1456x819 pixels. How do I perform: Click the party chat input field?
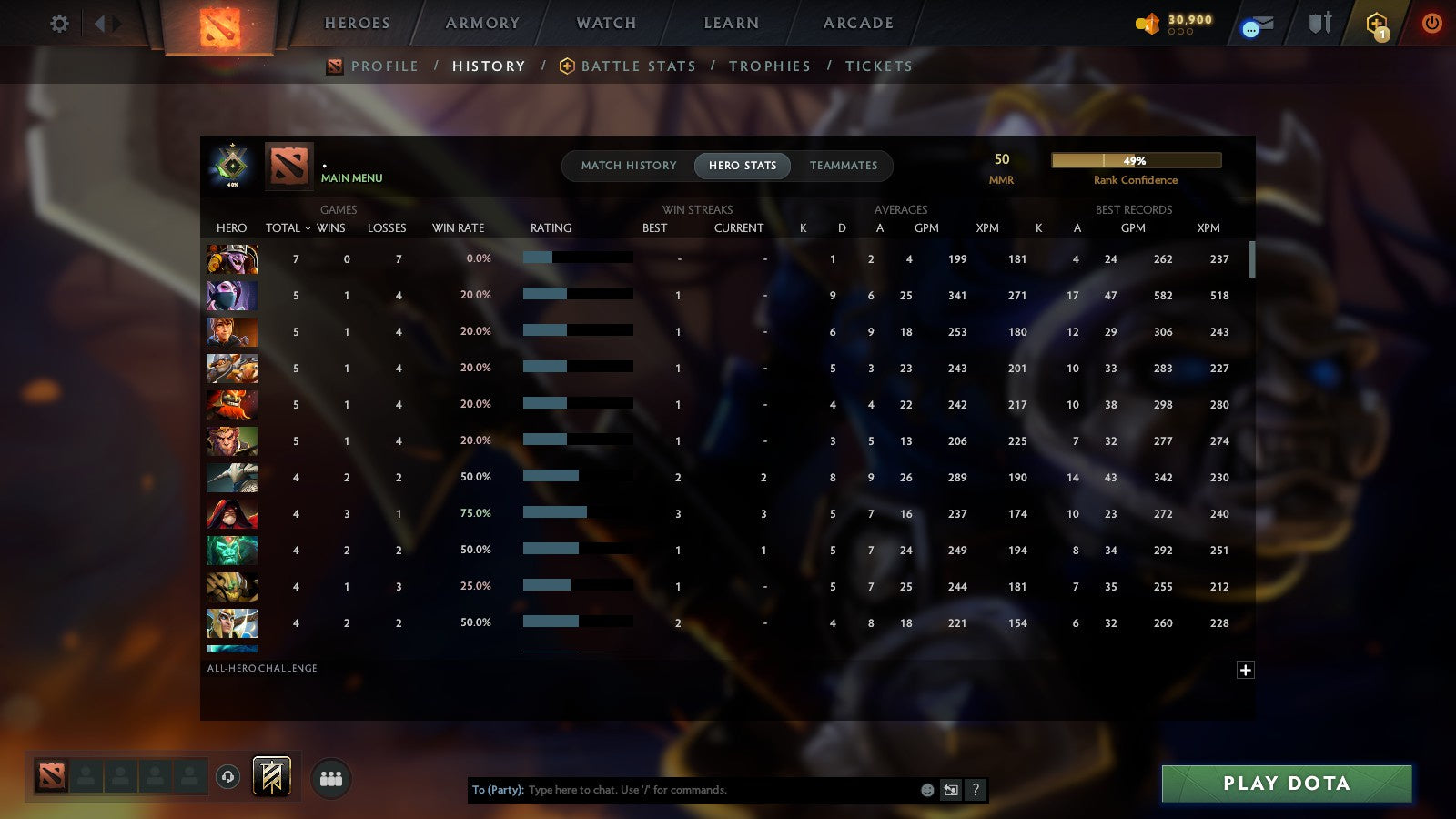pyautogui.click(x=682, y=790)
